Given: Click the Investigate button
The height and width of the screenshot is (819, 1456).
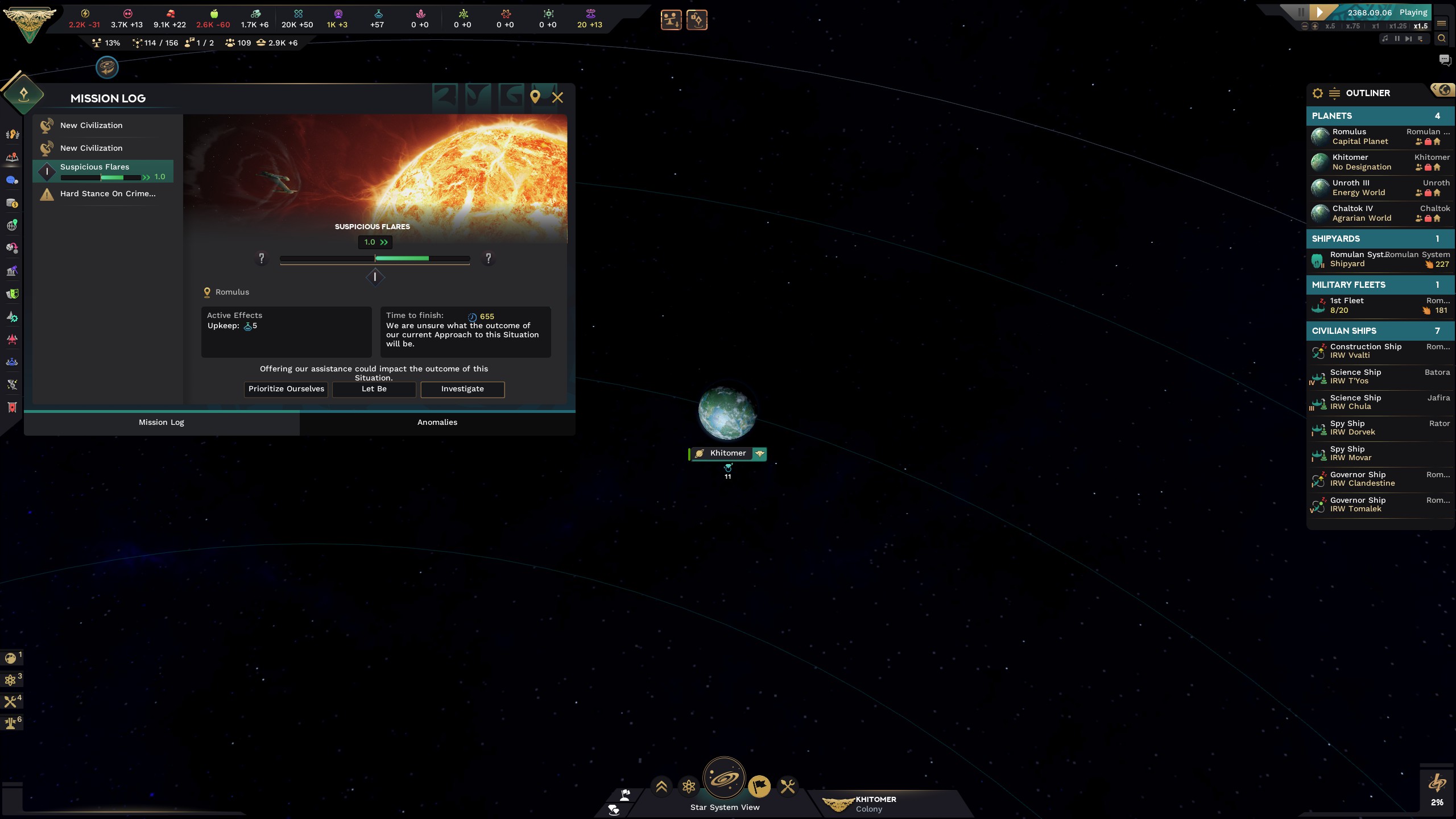Looking at the screenshot, I should point(462,389).
